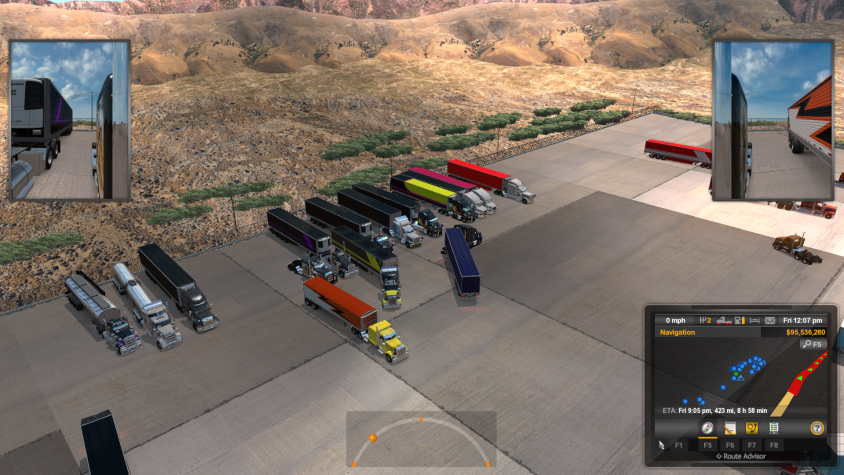The image size is (844, 475).
Task: Click the fuel pump indicator icon
Action: coord(738,320)
